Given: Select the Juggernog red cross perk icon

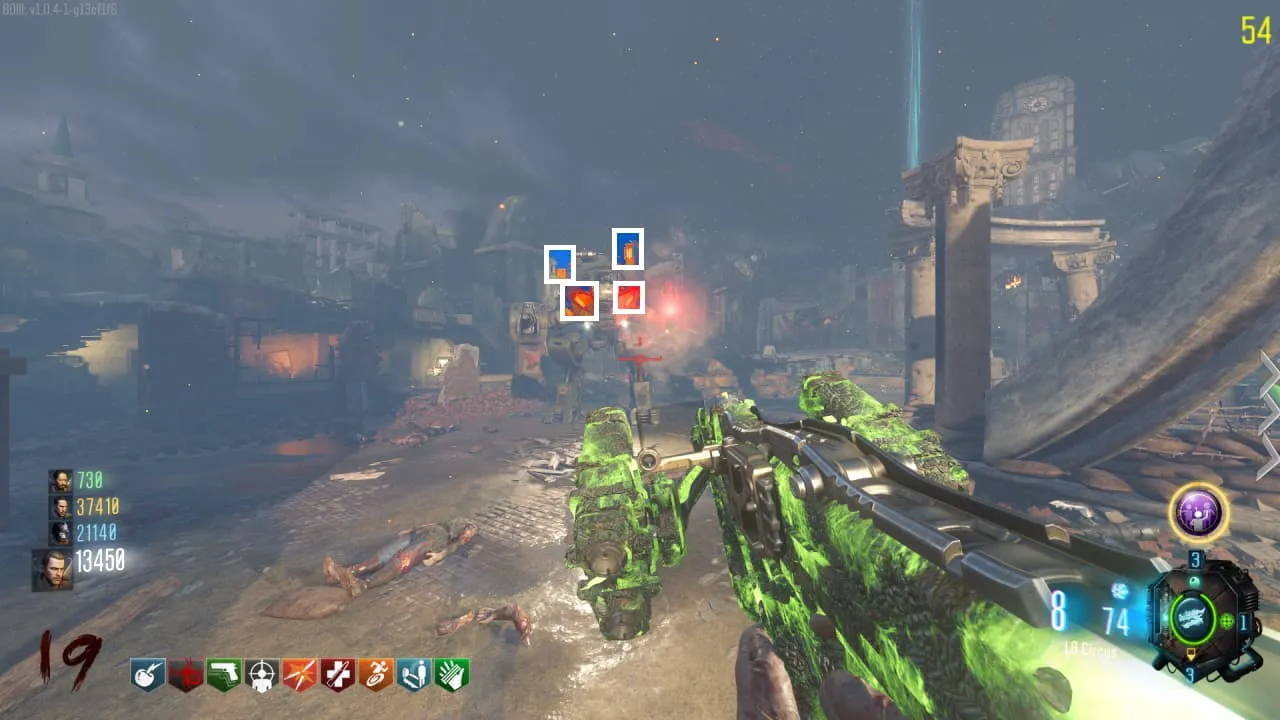Looking at the screenshot, I should pos(337,675).
